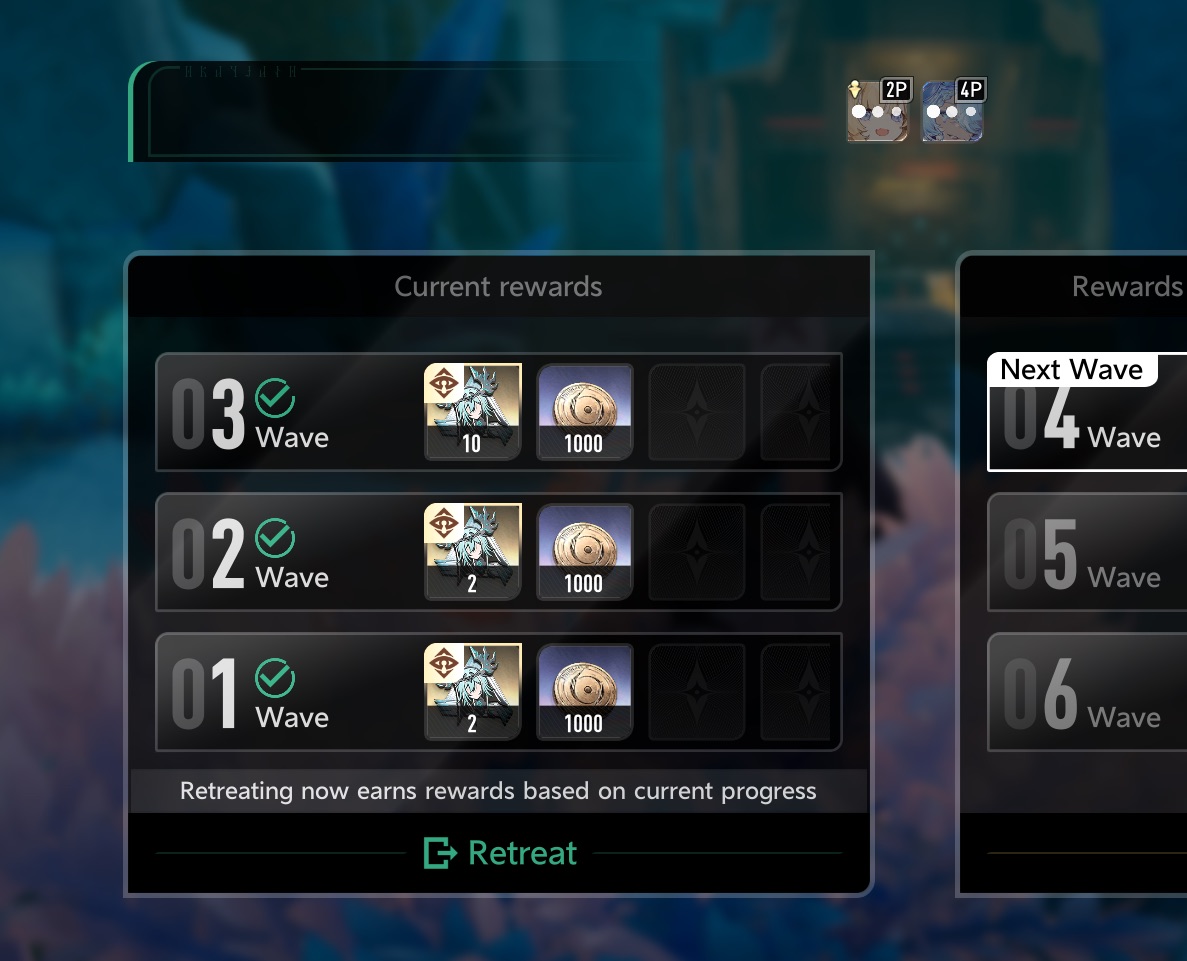The image size is (1187, 961).
Task: Select the Wave 03 material reward icon
Action: [x=473, y=411]
